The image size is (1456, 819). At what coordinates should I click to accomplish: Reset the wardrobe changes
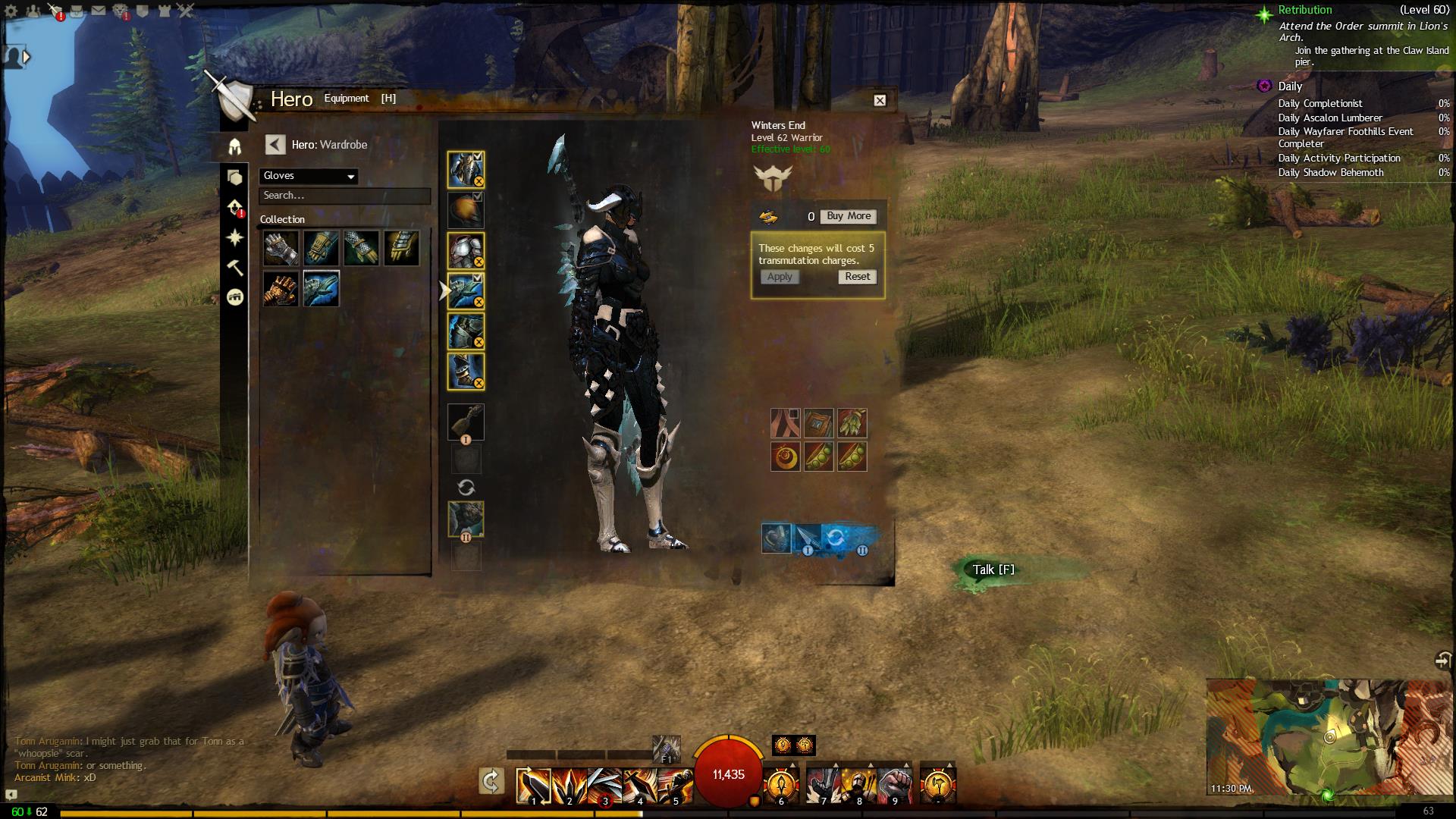click(x=858, y=277)
